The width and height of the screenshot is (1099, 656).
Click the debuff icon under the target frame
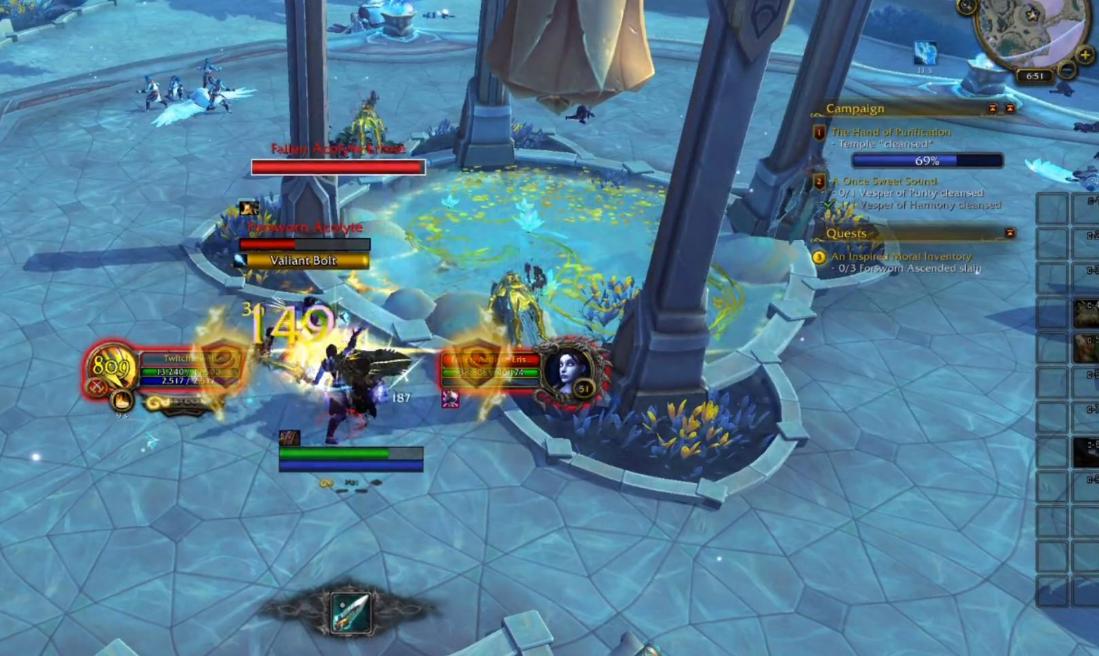pyautogui.click(x=450, y=400)
